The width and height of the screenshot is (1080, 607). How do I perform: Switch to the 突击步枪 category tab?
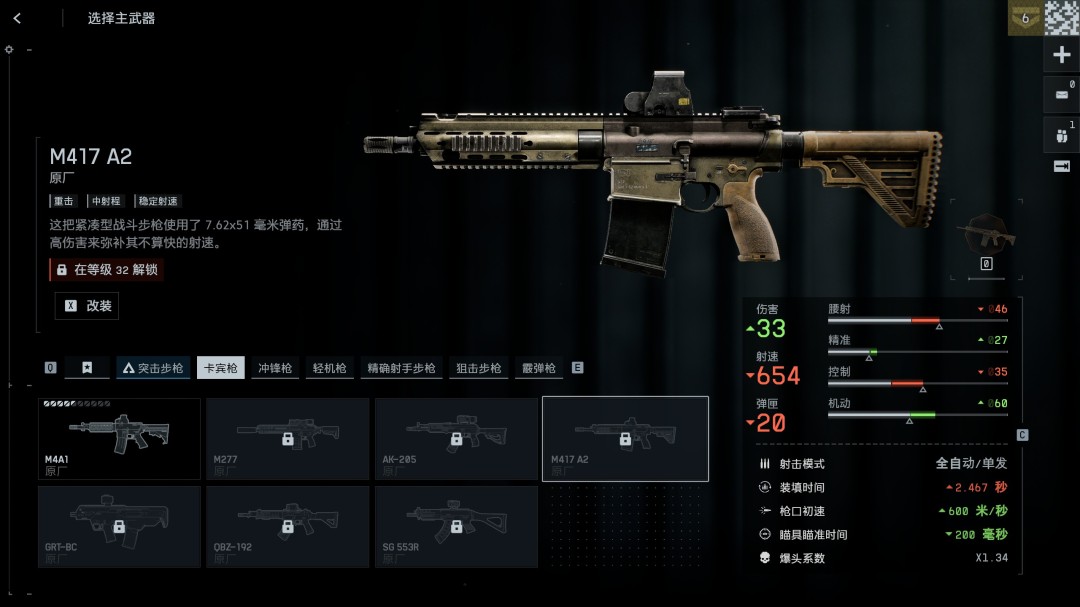[153, 368]
